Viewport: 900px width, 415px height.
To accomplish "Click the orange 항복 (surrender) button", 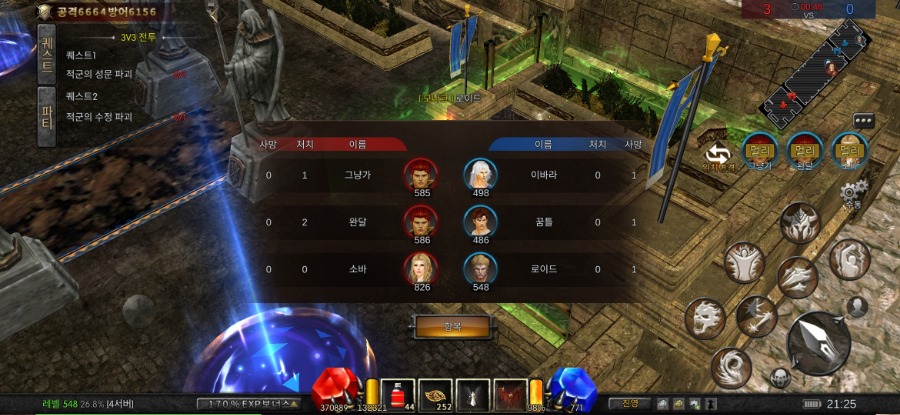I will [x=452, y=327].
